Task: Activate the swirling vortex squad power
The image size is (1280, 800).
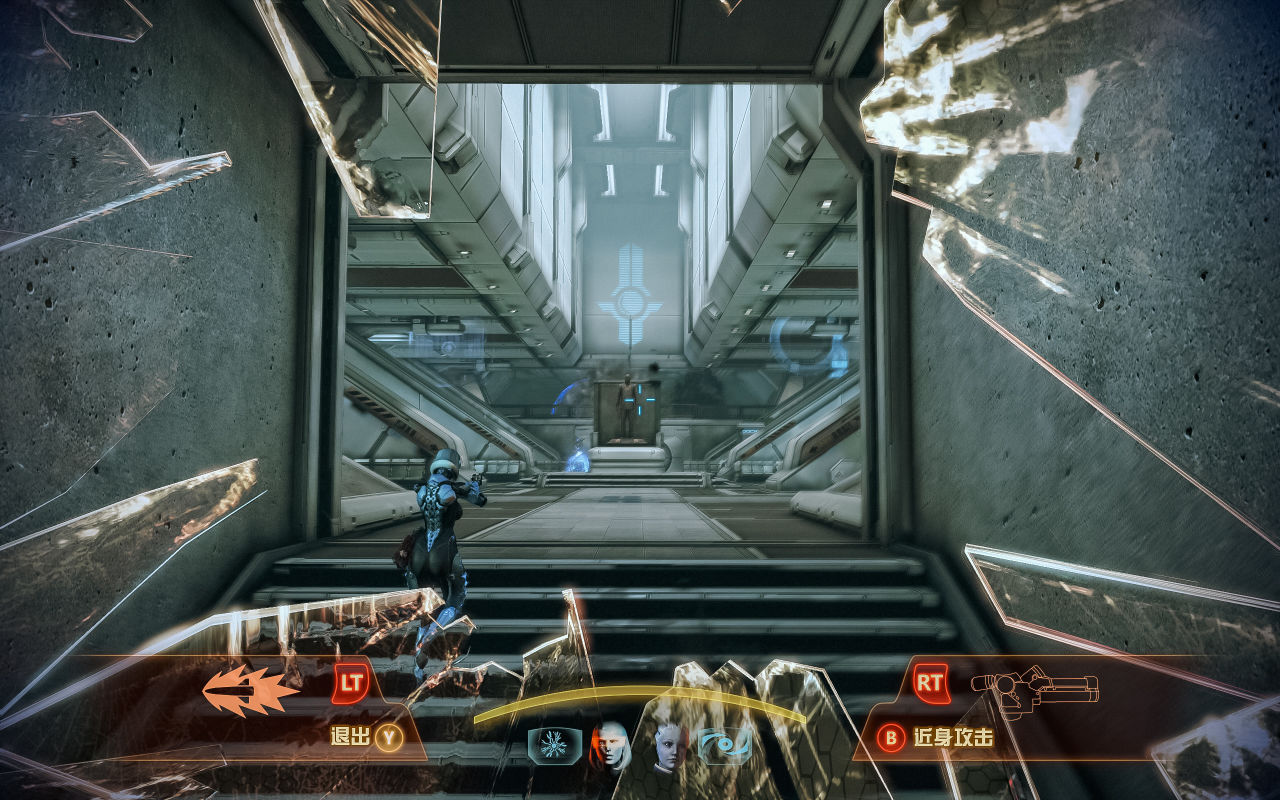Action: click(725, 746)
